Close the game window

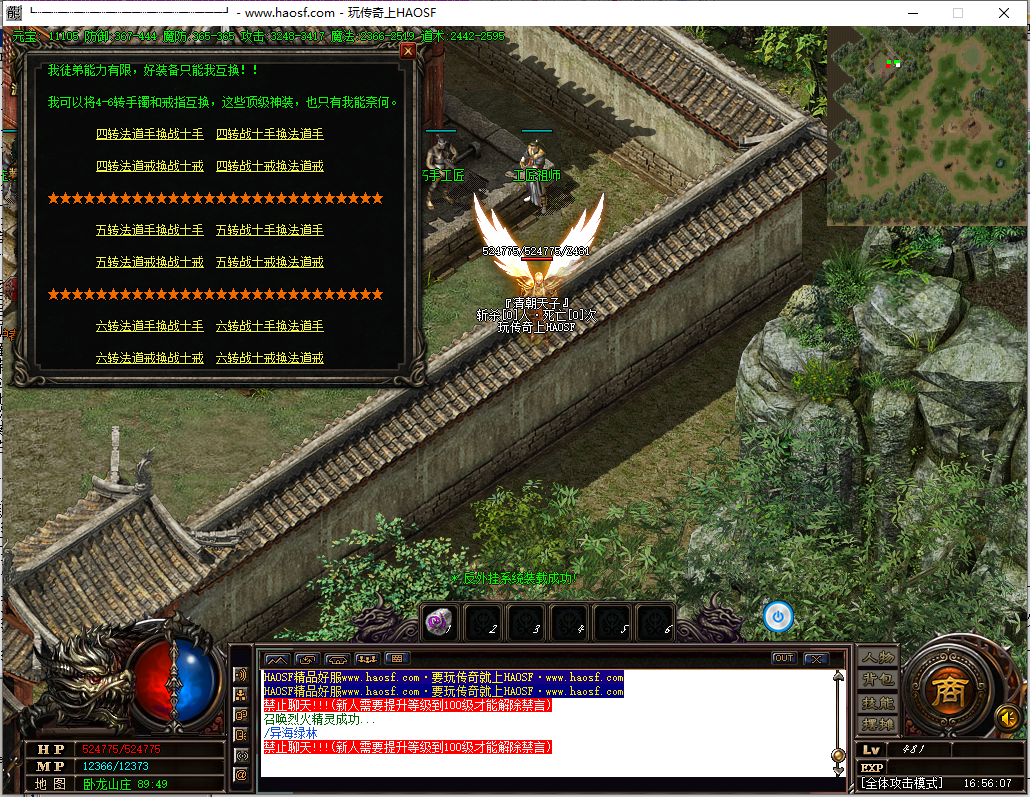click(x=1003, y=13)
